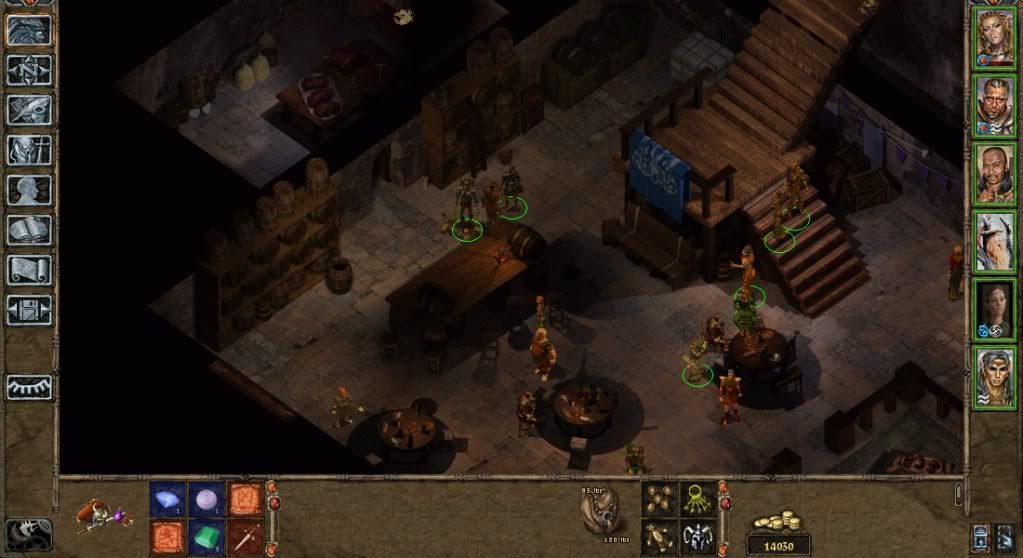
Task: Select the silver horned helmet slot
Action: (698, 537)
